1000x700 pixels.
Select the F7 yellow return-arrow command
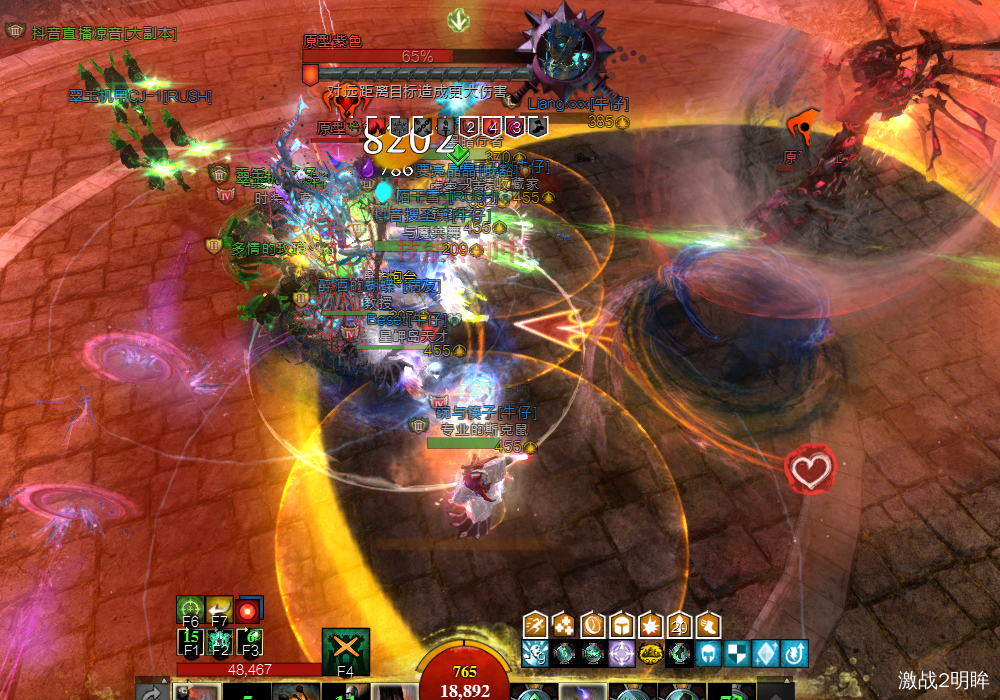220,610
